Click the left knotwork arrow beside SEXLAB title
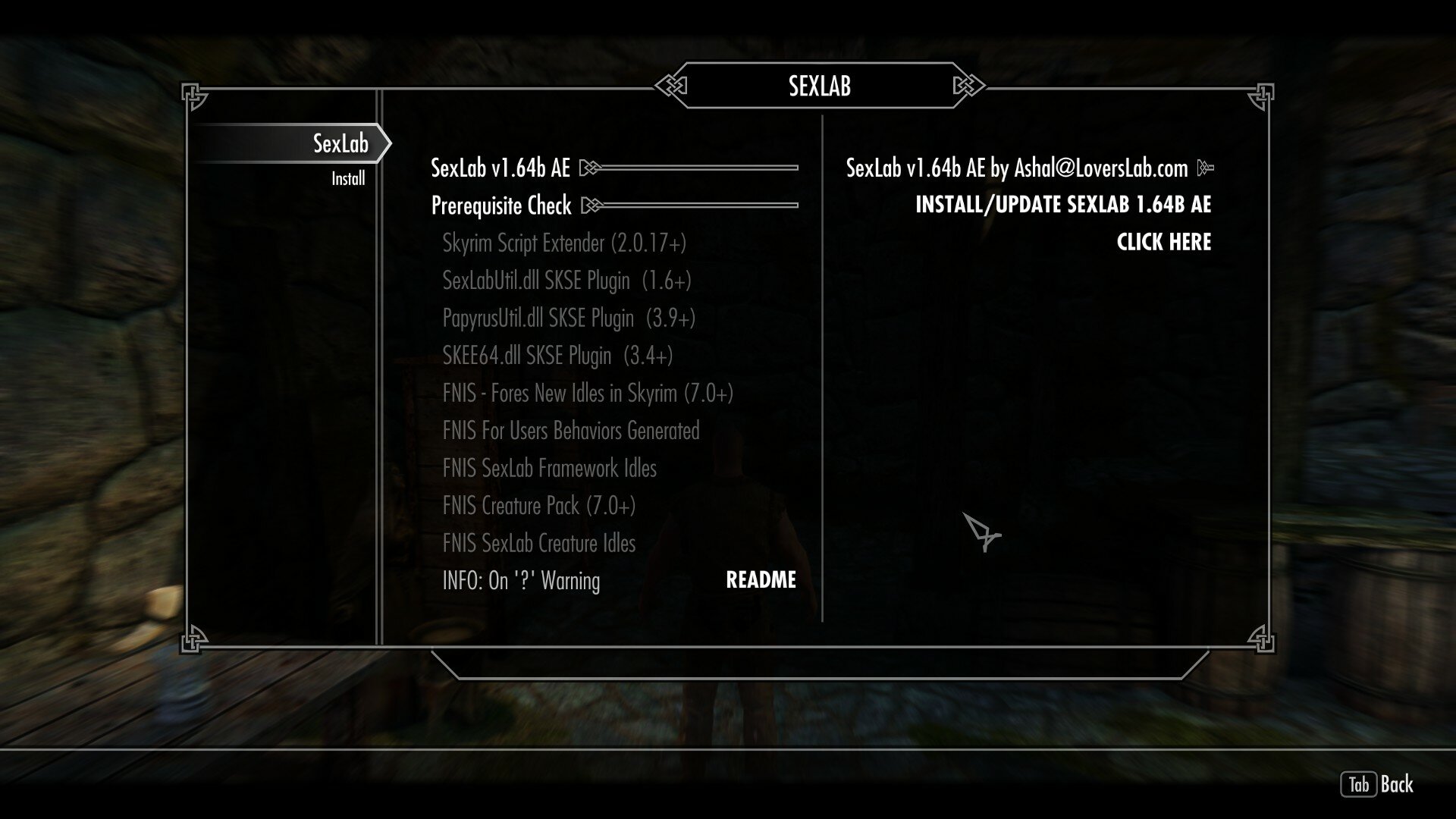 point(672,86)
